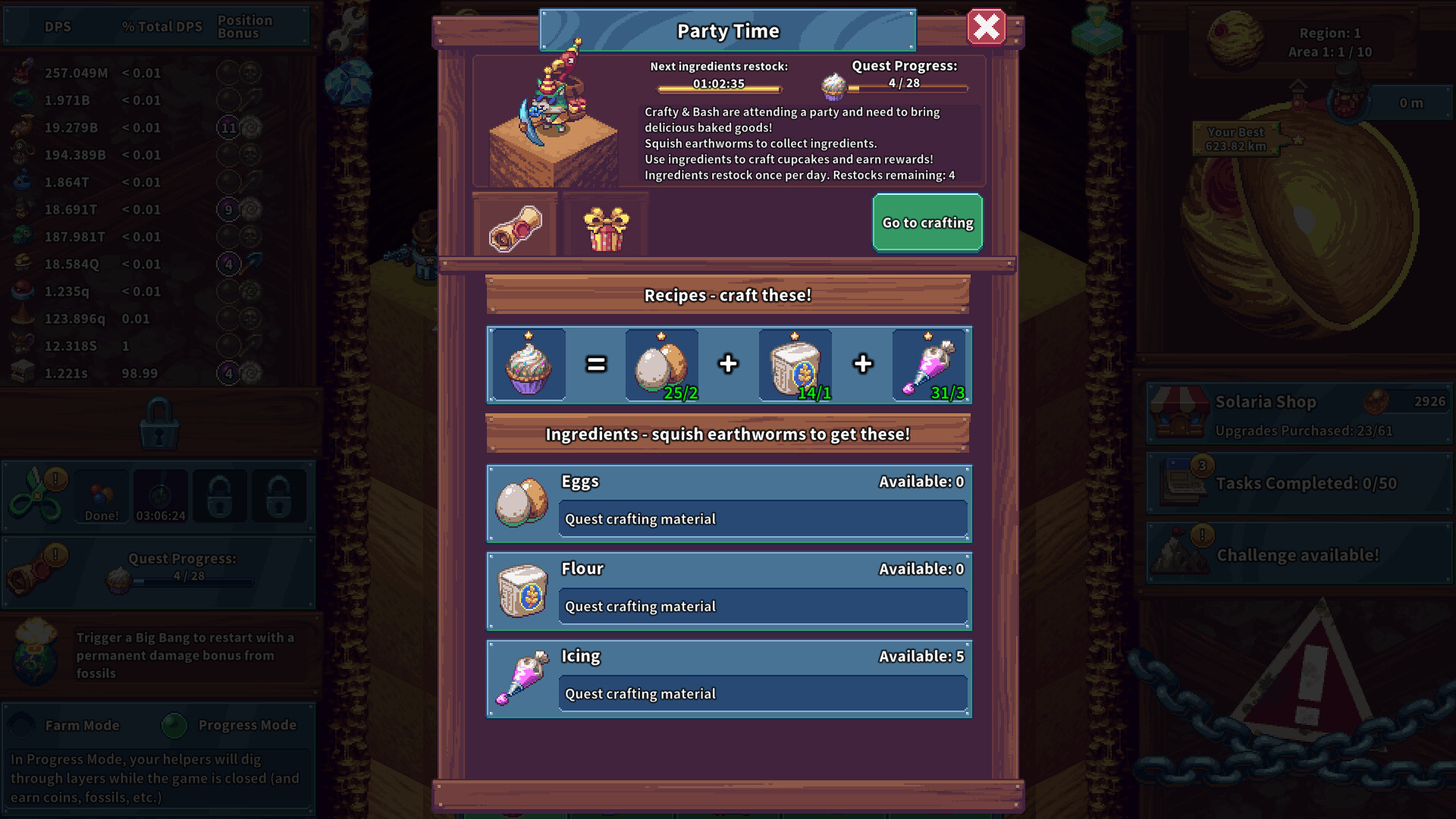Click the Flour ingredient icon
1456x819 pixels.
pyautogui.click(x=522, y=591)
